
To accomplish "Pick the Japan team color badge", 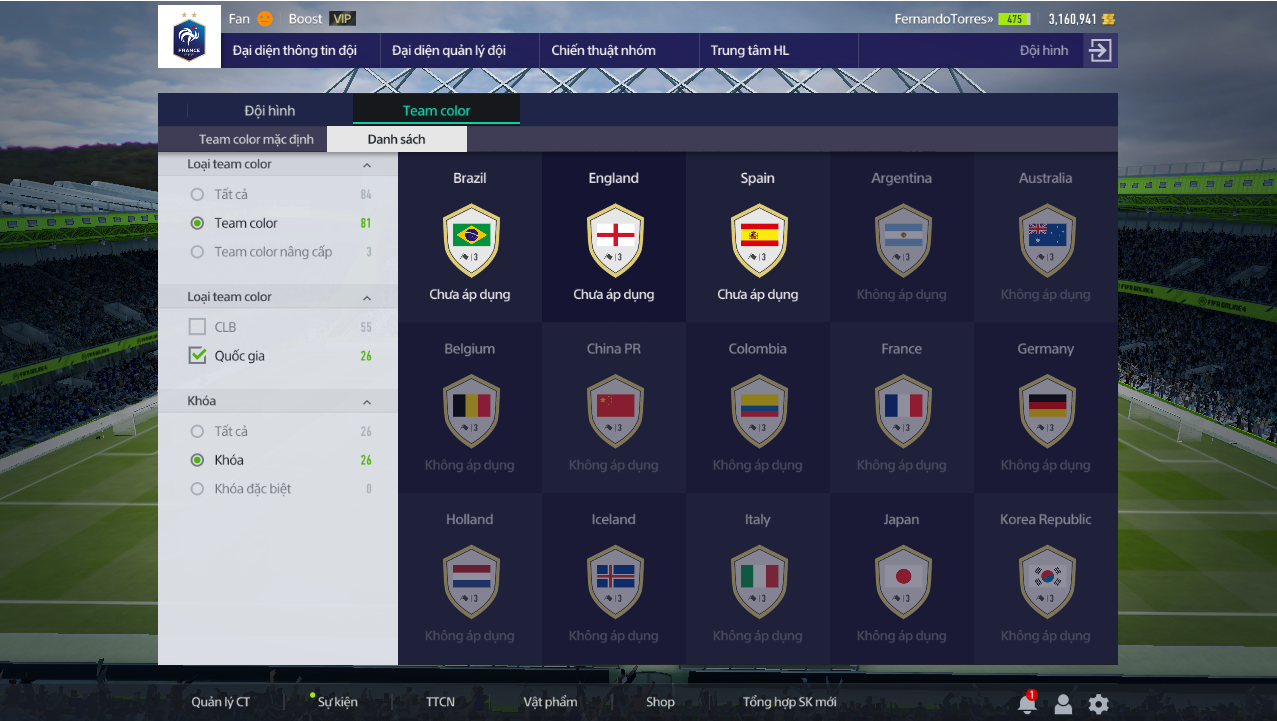I will (x=902, y=581).
